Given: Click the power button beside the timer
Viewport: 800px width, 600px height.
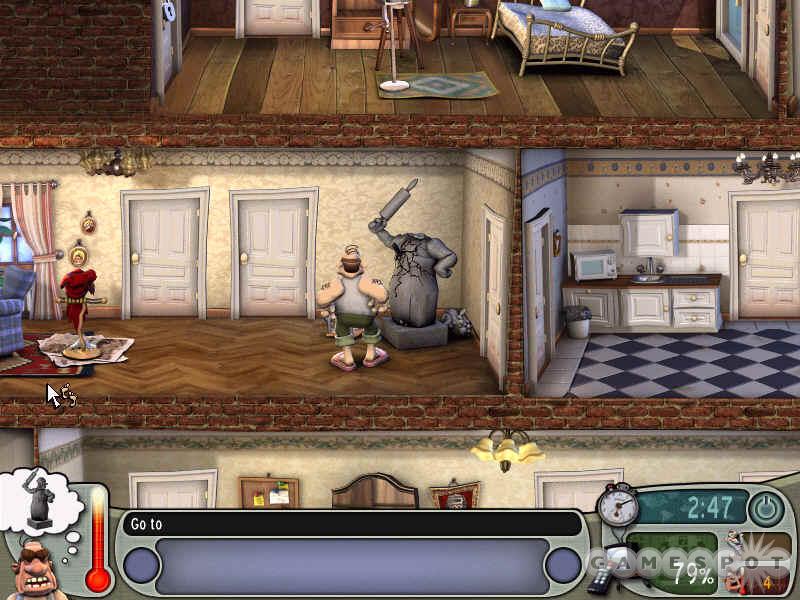Looking at the screenshot, I should tap(766, 509).
